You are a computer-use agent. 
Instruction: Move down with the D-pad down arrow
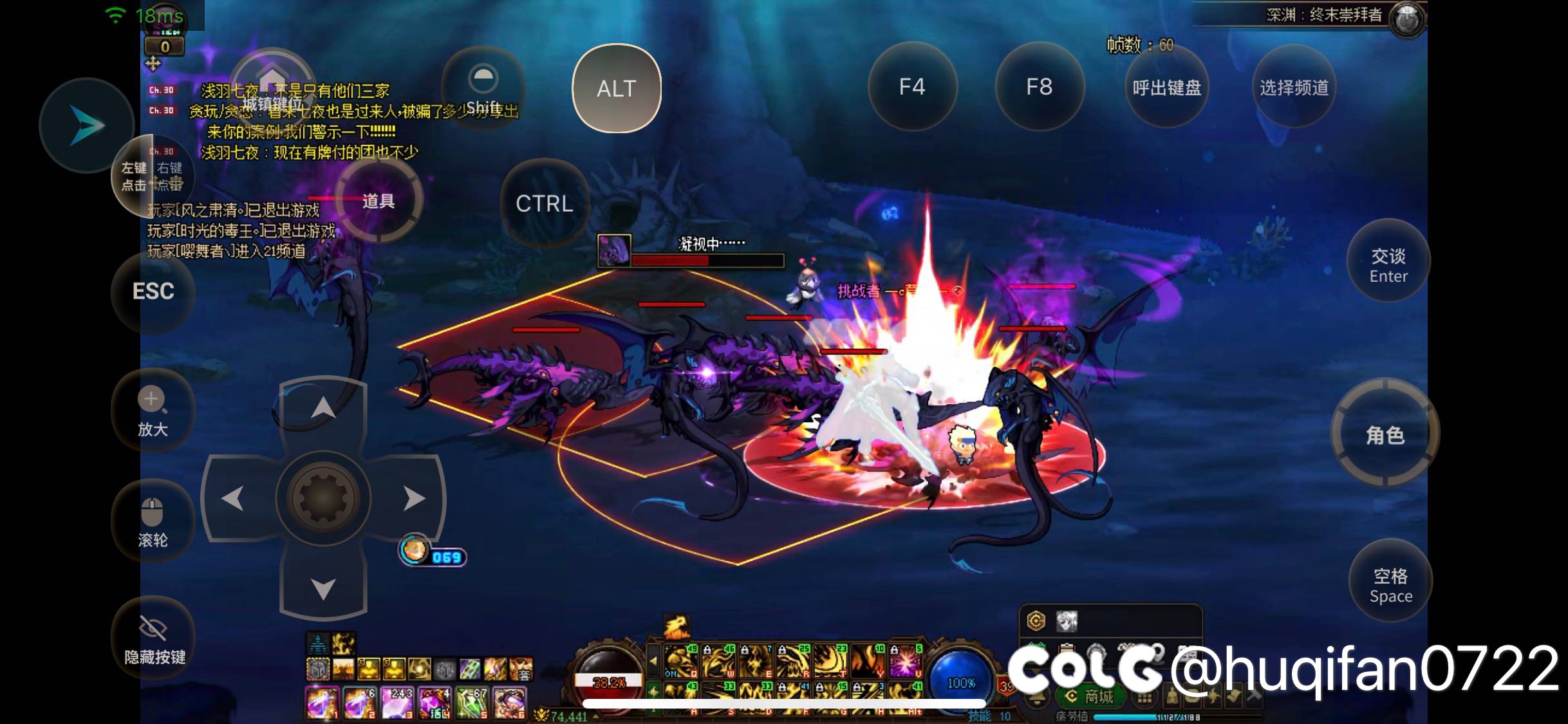(323, 588)
